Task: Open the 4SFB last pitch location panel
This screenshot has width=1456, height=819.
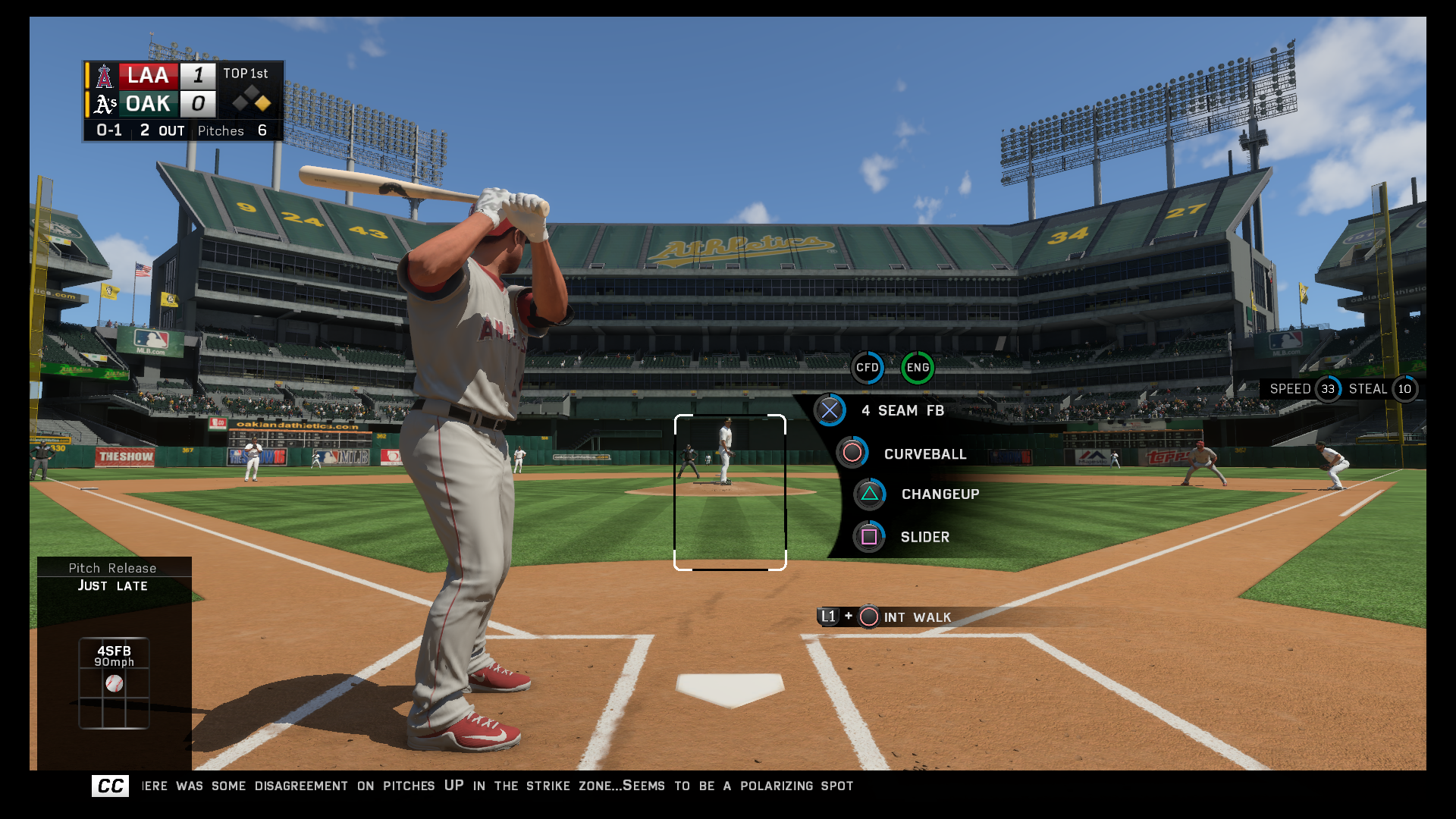Action: point(114,683)
